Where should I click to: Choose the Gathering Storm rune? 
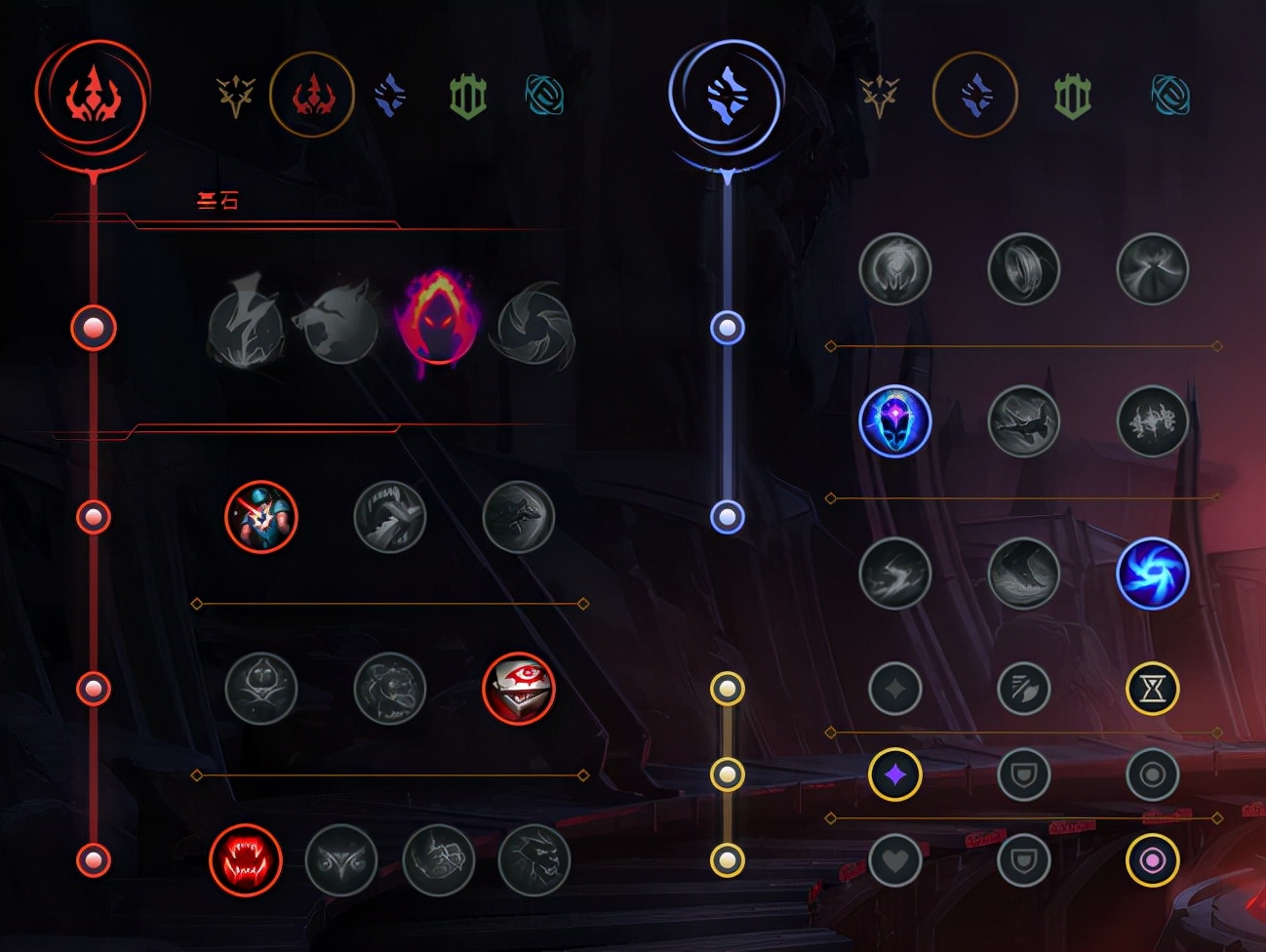tap(1152, 573)
